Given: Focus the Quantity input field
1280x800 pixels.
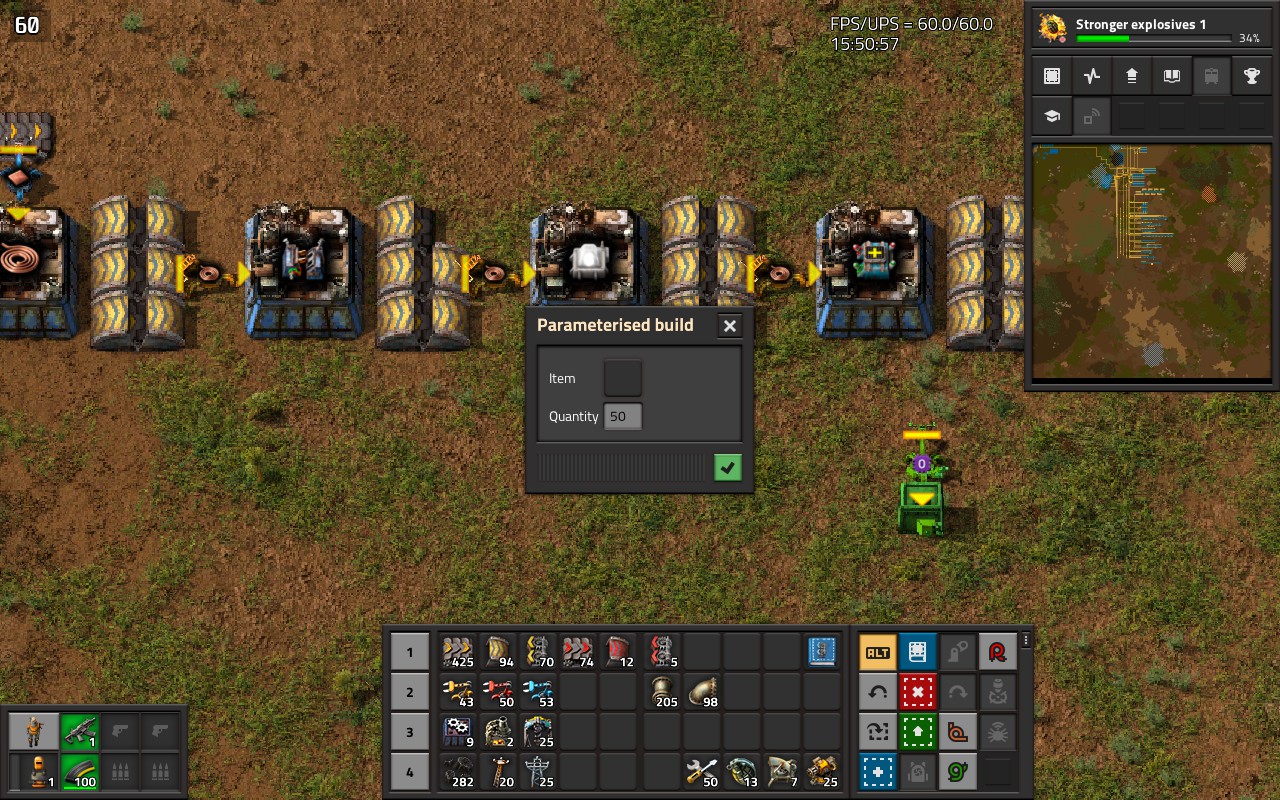Looking at the screenshot, I should tap(623, 416).
